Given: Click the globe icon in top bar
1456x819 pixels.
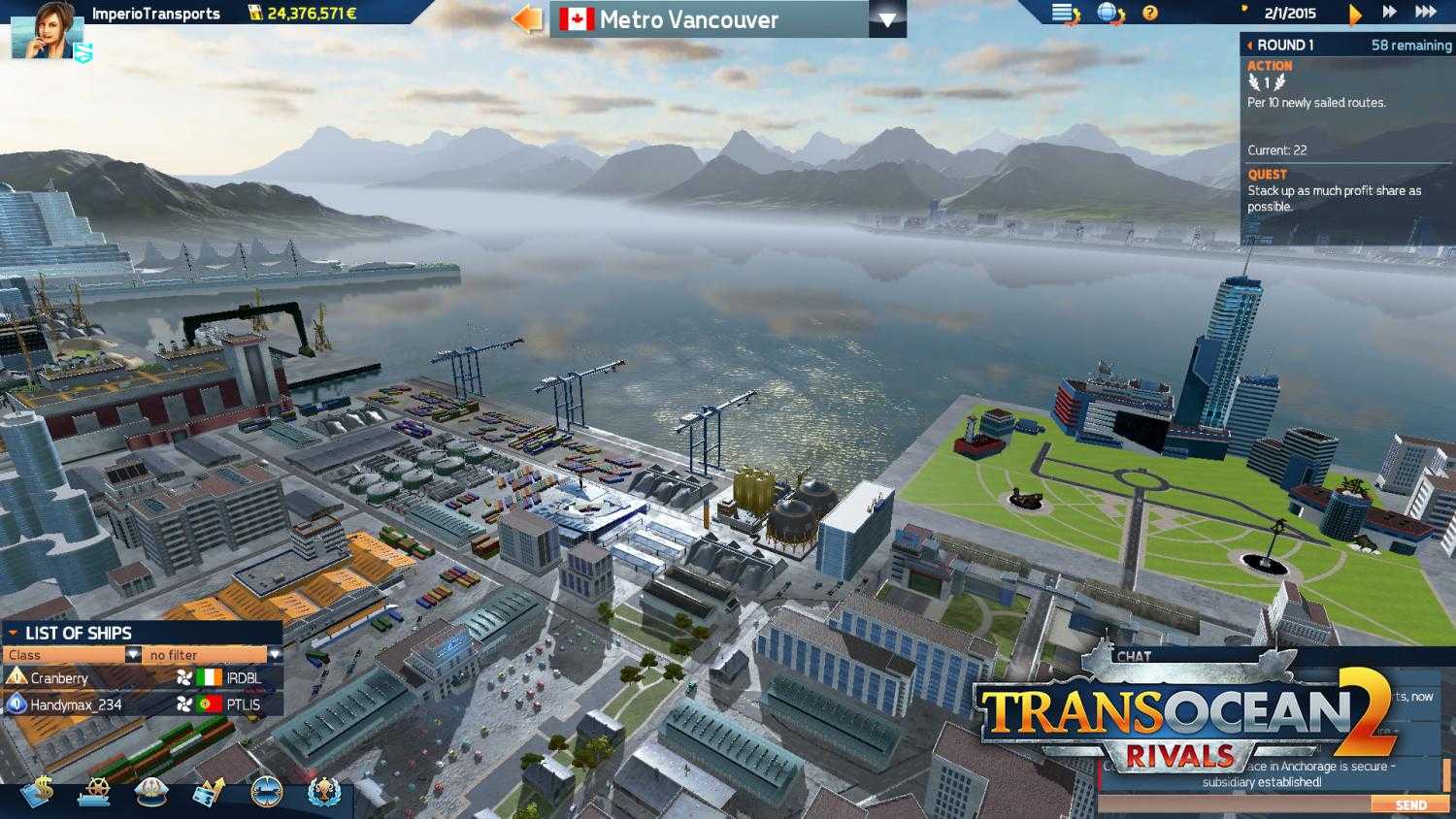Looking at the screenshot, I should coord(1106,13).
